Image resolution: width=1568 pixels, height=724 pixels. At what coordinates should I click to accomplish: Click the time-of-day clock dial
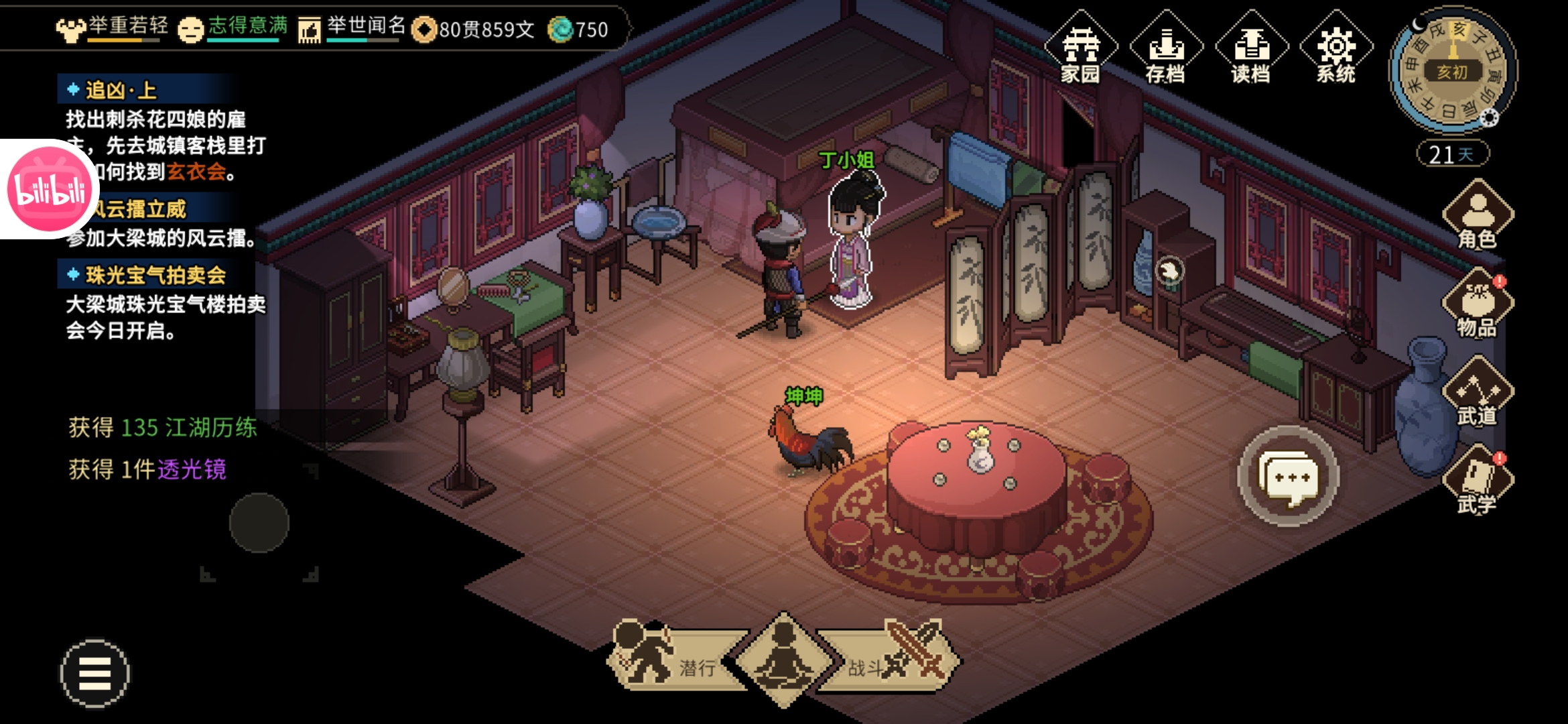(x=1452, y=71)
